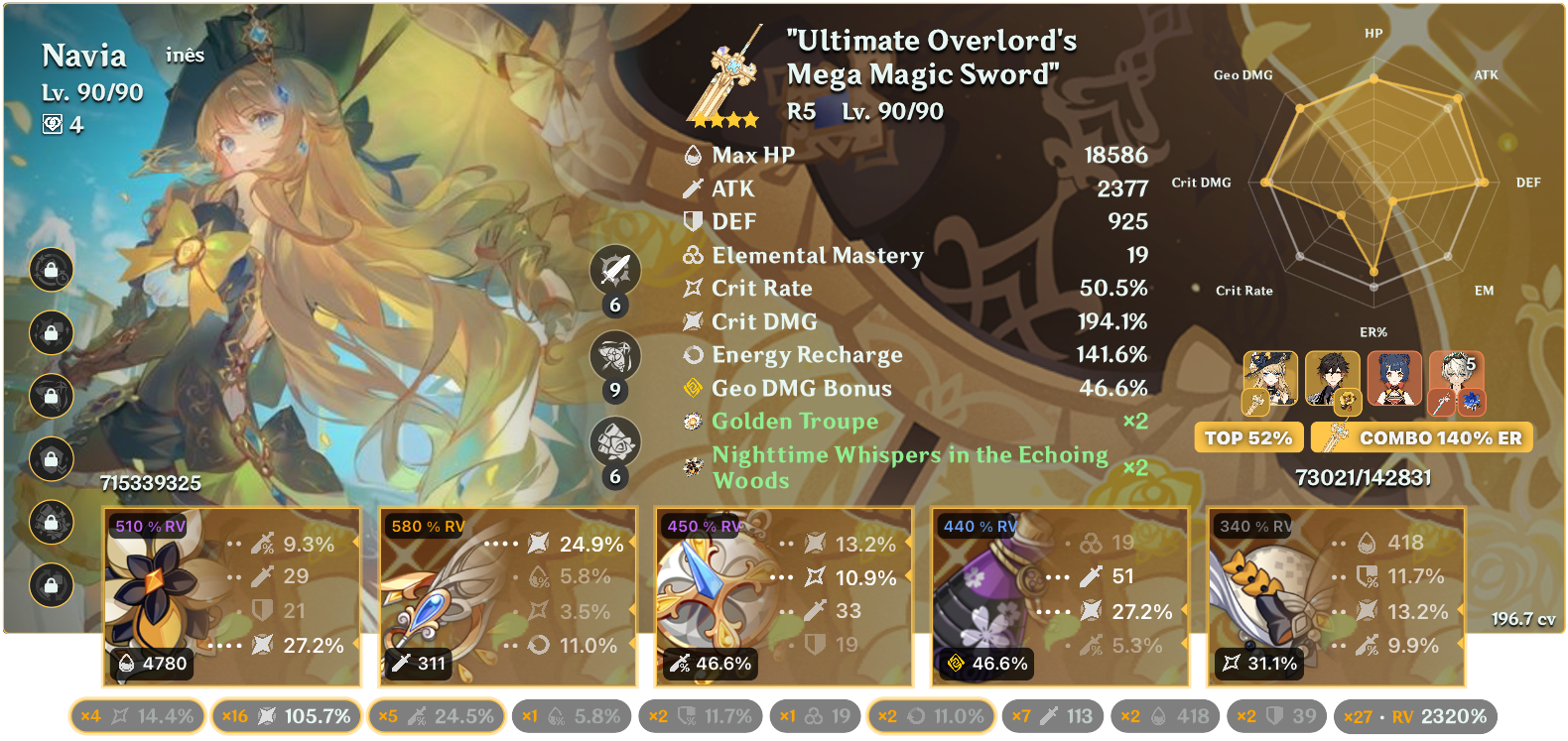Toggle the topmost padlock on the left

(52, 271)
